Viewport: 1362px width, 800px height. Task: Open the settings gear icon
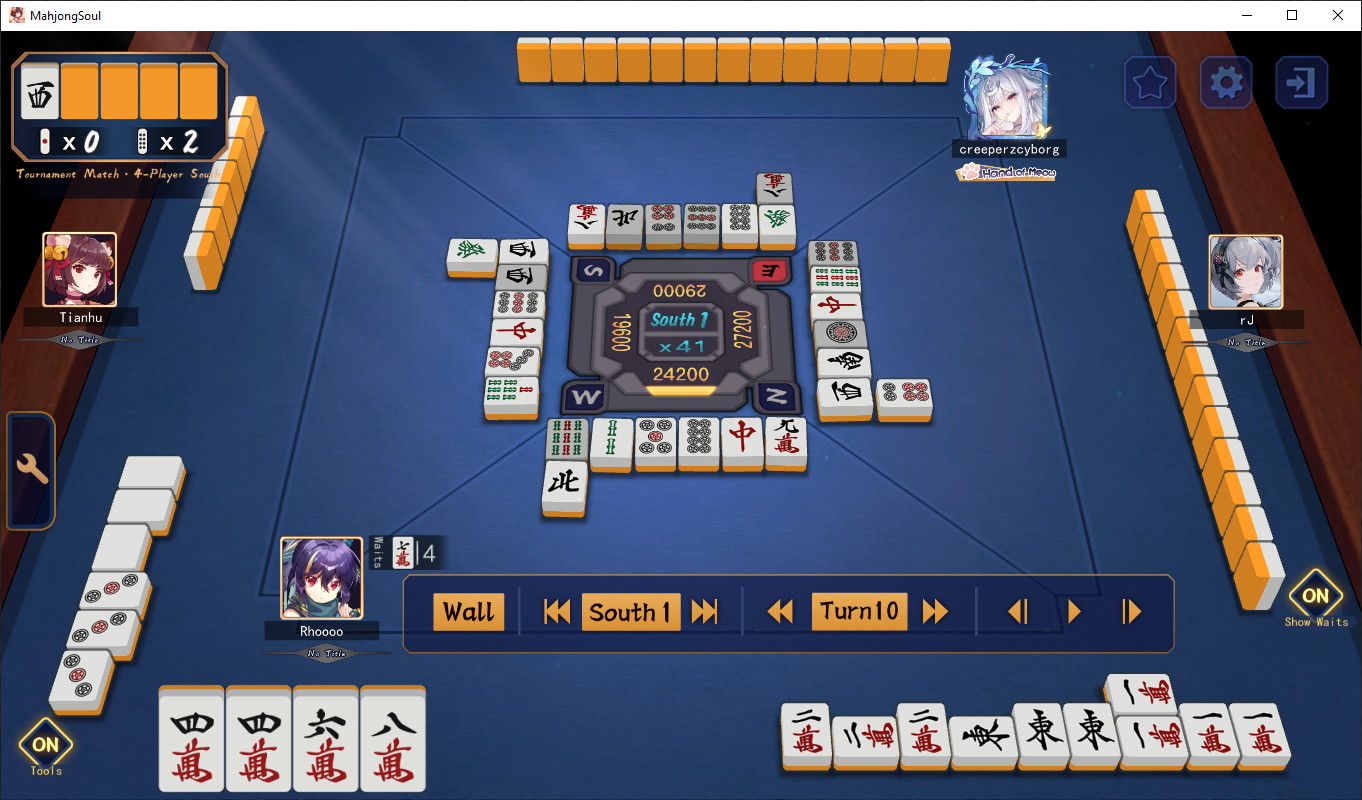[1225, 82]
